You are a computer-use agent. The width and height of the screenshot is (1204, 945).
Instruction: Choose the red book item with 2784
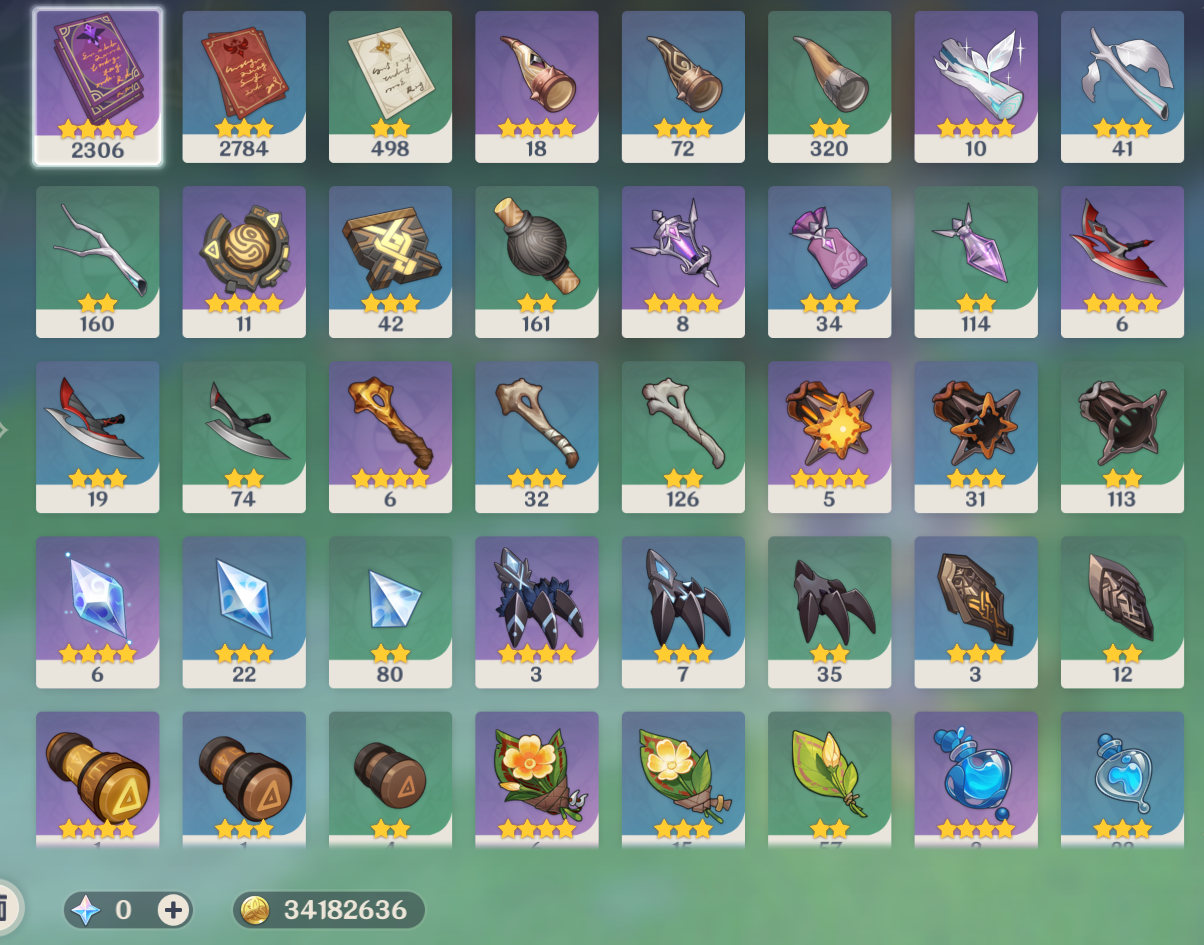click(x=243, y=85)
